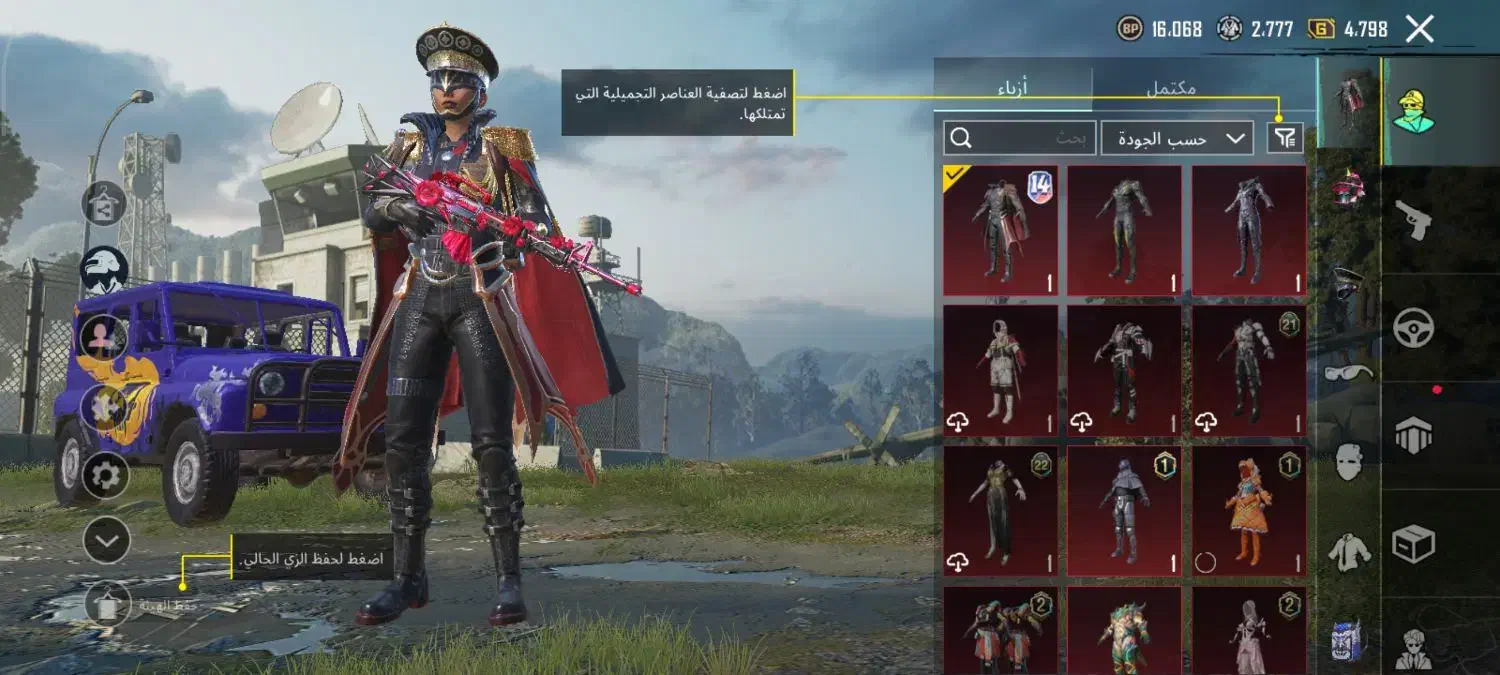This screenshot has width=1500, height=675.
Task: Switch to the أزياء outfits tab
Action: pos(1013,86)
